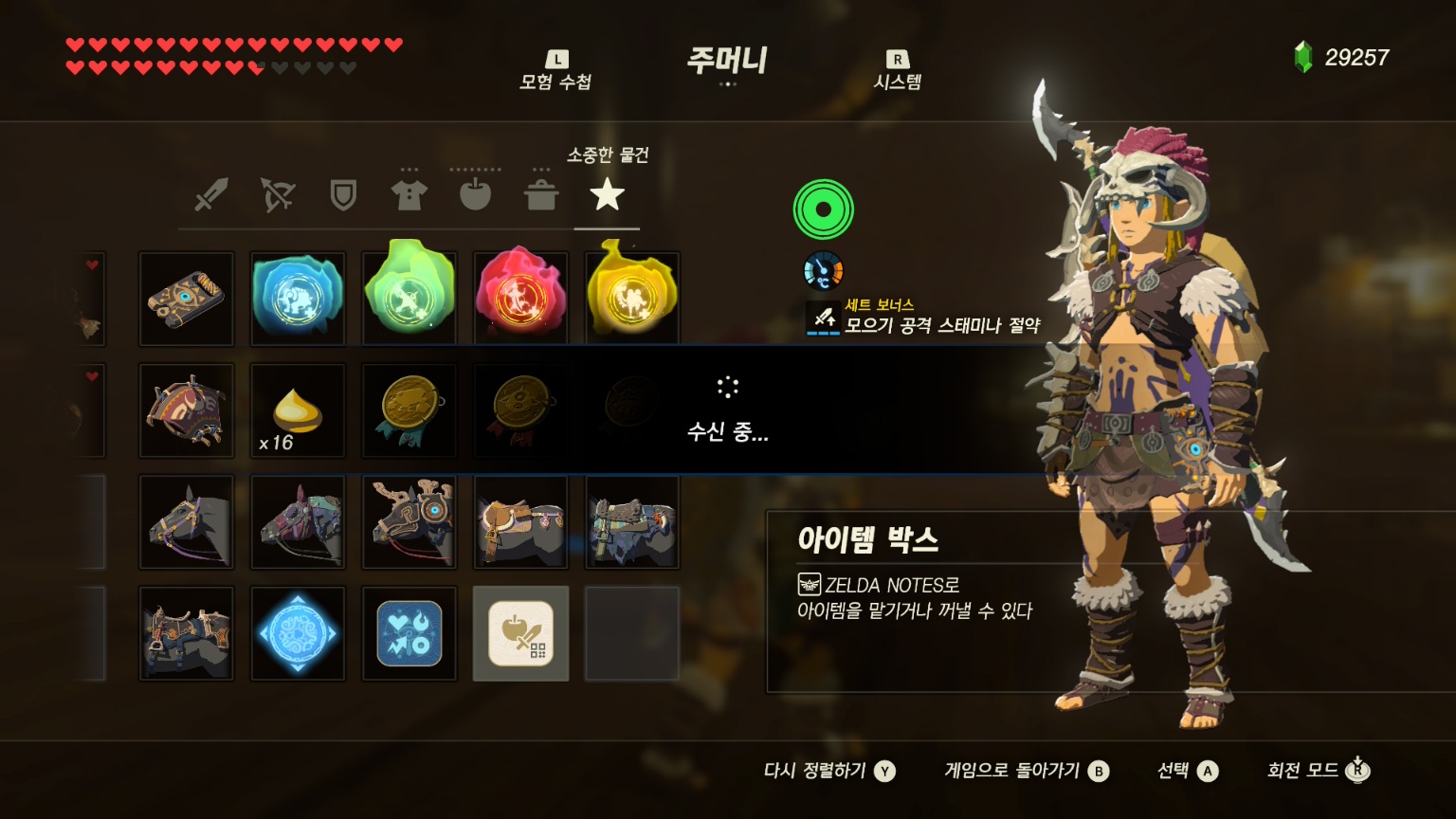1456x819 pixels.
Task: Pick the blue diamond travel medallion
Action: coord(298,633)
